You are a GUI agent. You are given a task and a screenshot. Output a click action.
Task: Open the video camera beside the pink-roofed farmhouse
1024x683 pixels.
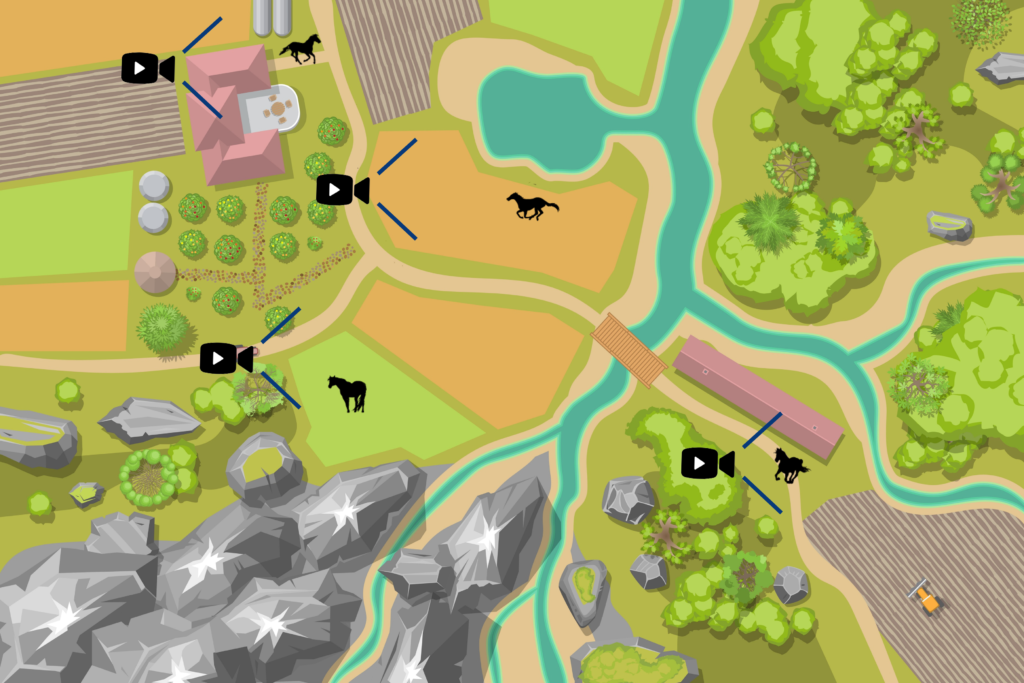tap(147, 68)
